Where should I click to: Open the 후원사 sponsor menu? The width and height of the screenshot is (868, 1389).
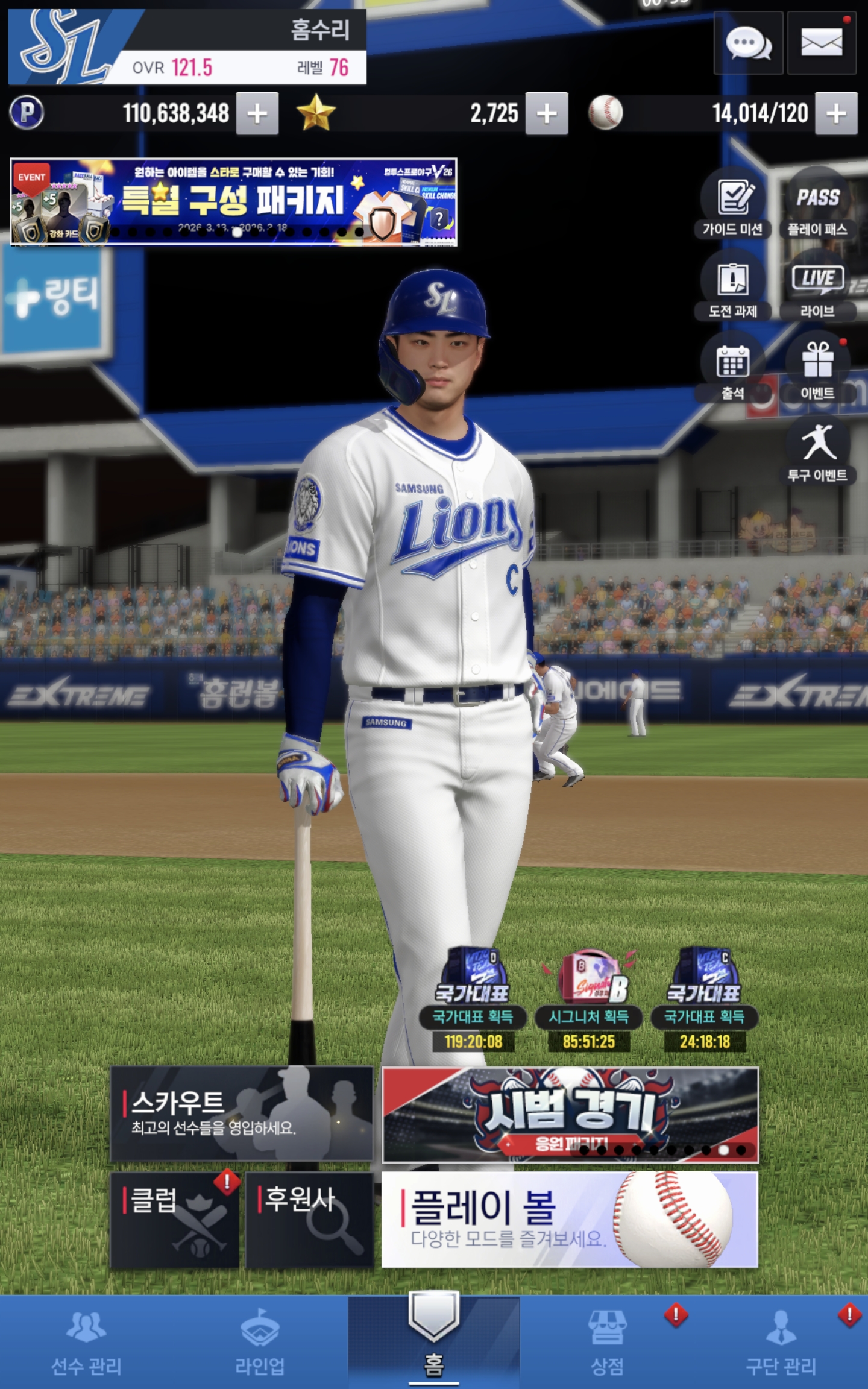309,1220
